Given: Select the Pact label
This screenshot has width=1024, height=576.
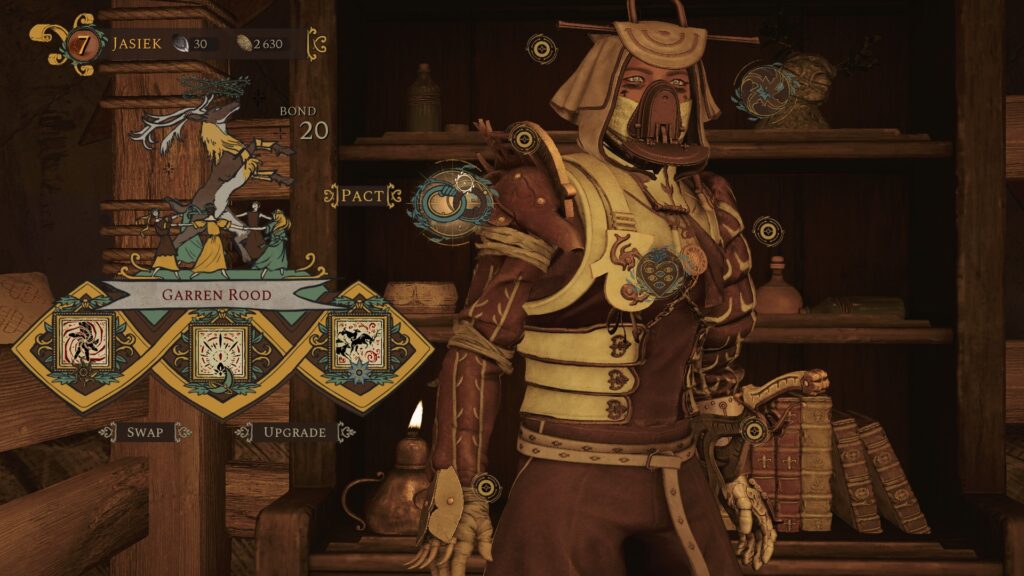Looking at the screenshot, I should 362,195.
